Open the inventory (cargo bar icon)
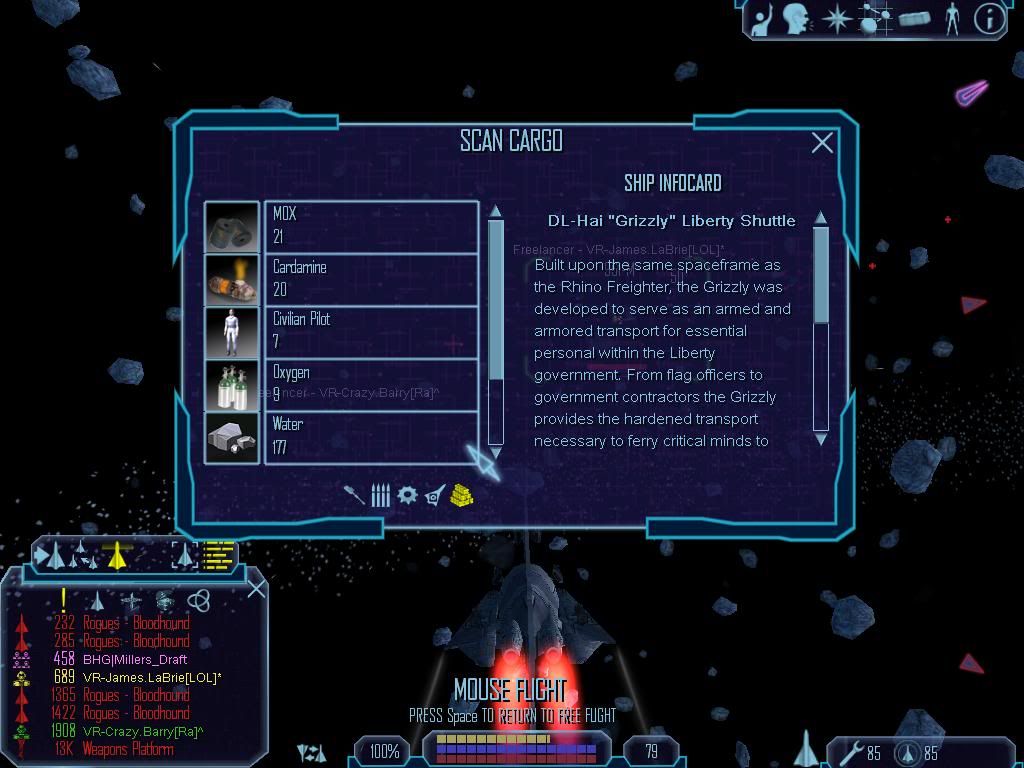The height and width of the screenshot is (768, 1024). [x=914, y=19]
